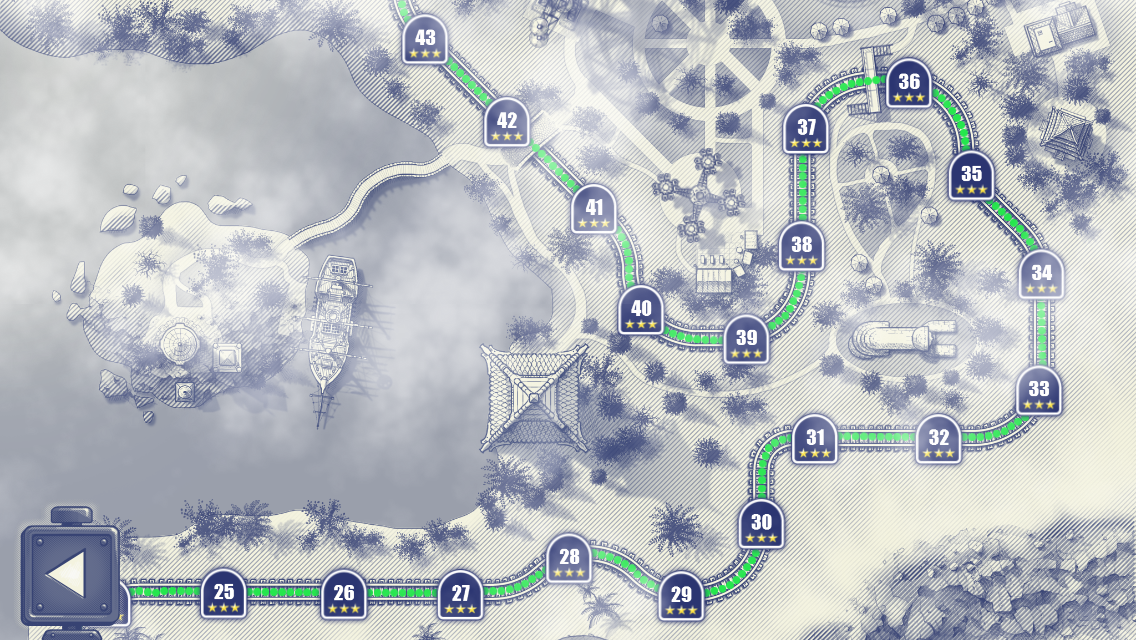
Task: Open level 26
Action: pos(344,594)
